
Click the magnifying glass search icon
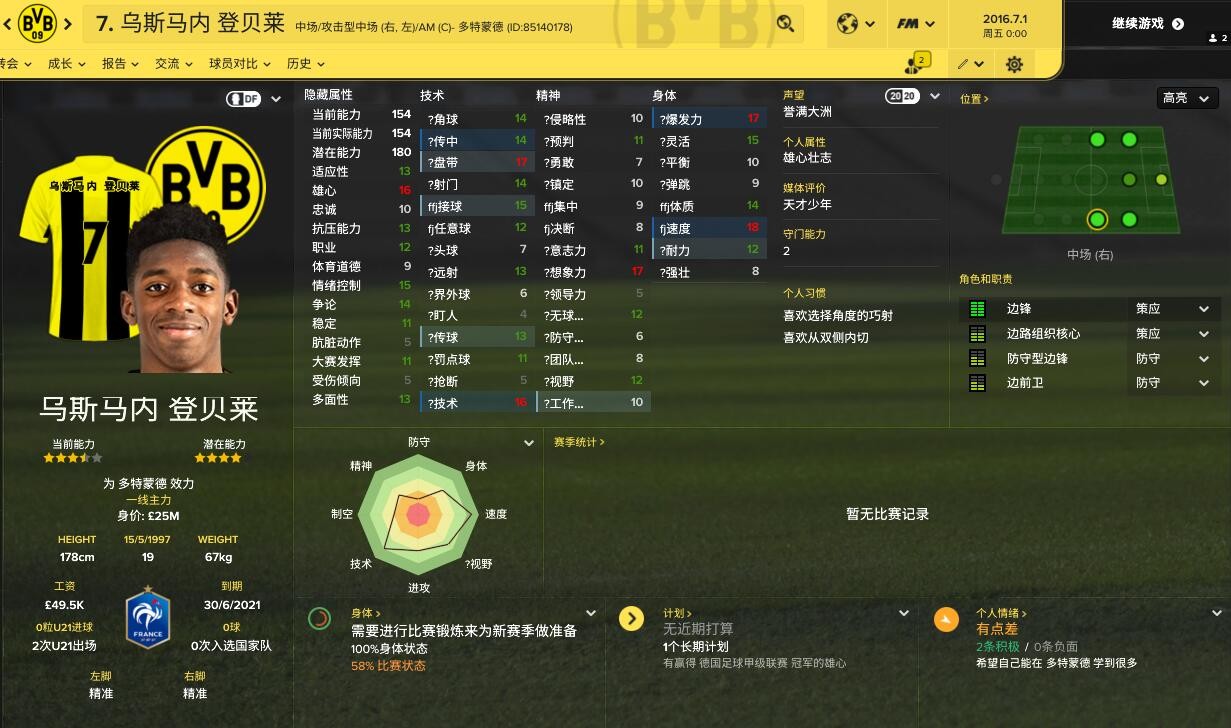(x=785, y=24)
